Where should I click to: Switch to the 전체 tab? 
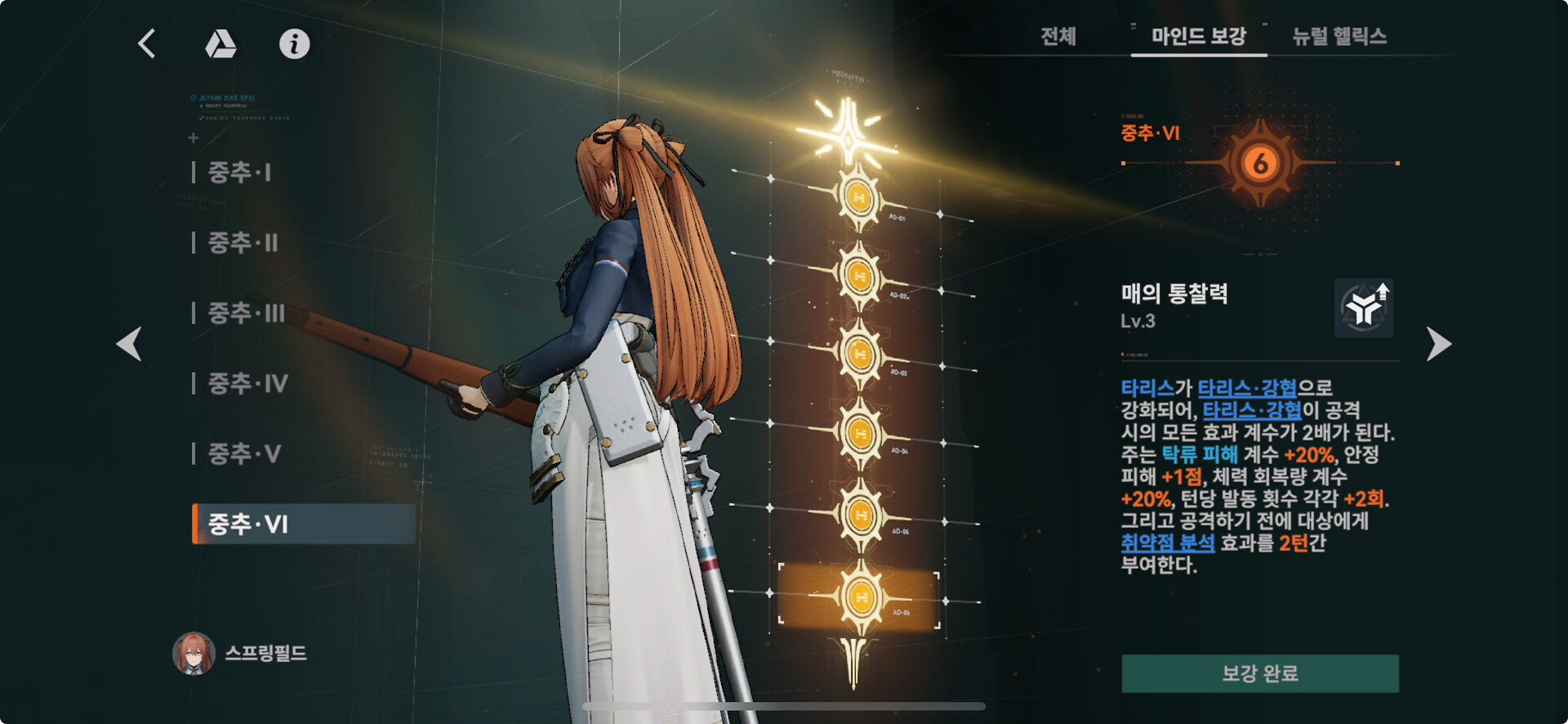pyautogui.click(x=1058, y=37)
